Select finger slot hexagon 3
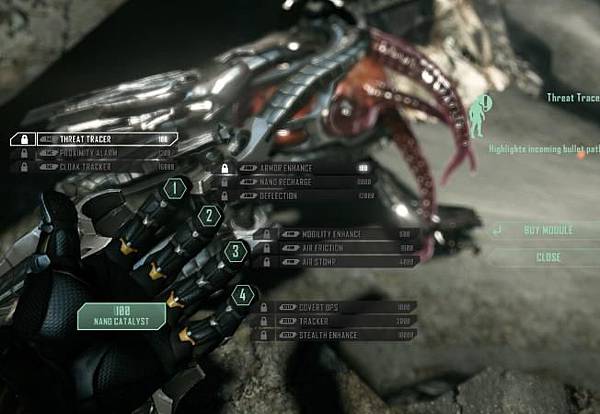Viewport: 600px width, 414px height. click(236, 251)
